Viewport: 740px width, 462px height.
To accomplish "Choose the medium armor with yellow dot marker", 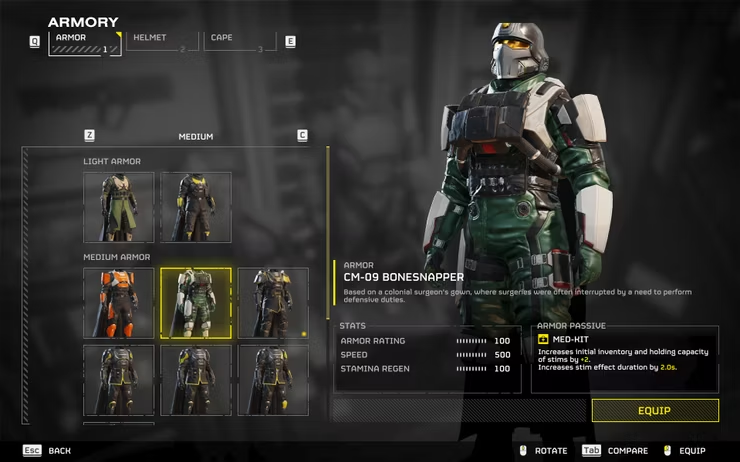I will click(x=273, y=302).
